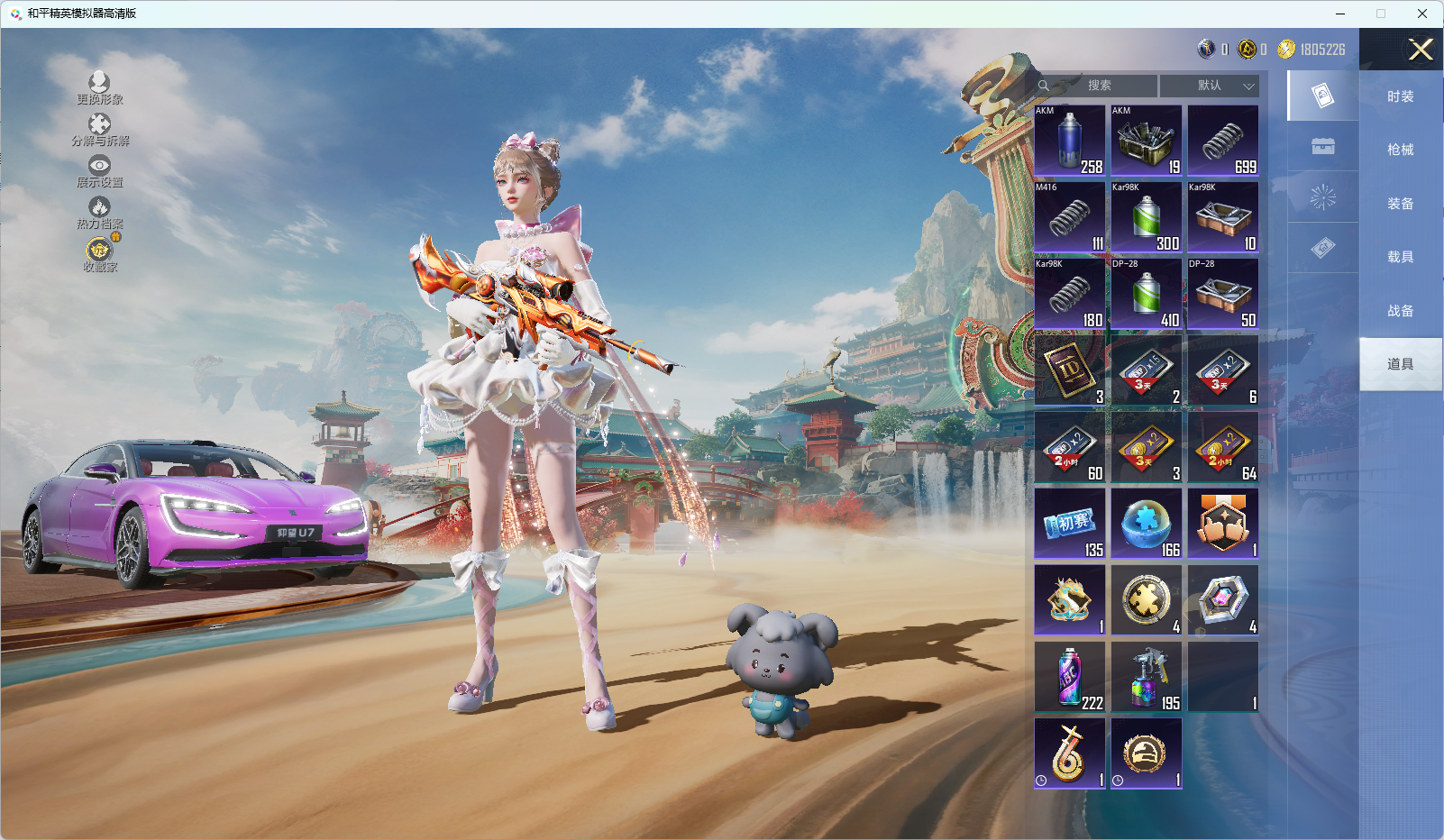Open the 热力档案 flame icon
This screenshot has height=840, width=1444.
pos(99,213)
